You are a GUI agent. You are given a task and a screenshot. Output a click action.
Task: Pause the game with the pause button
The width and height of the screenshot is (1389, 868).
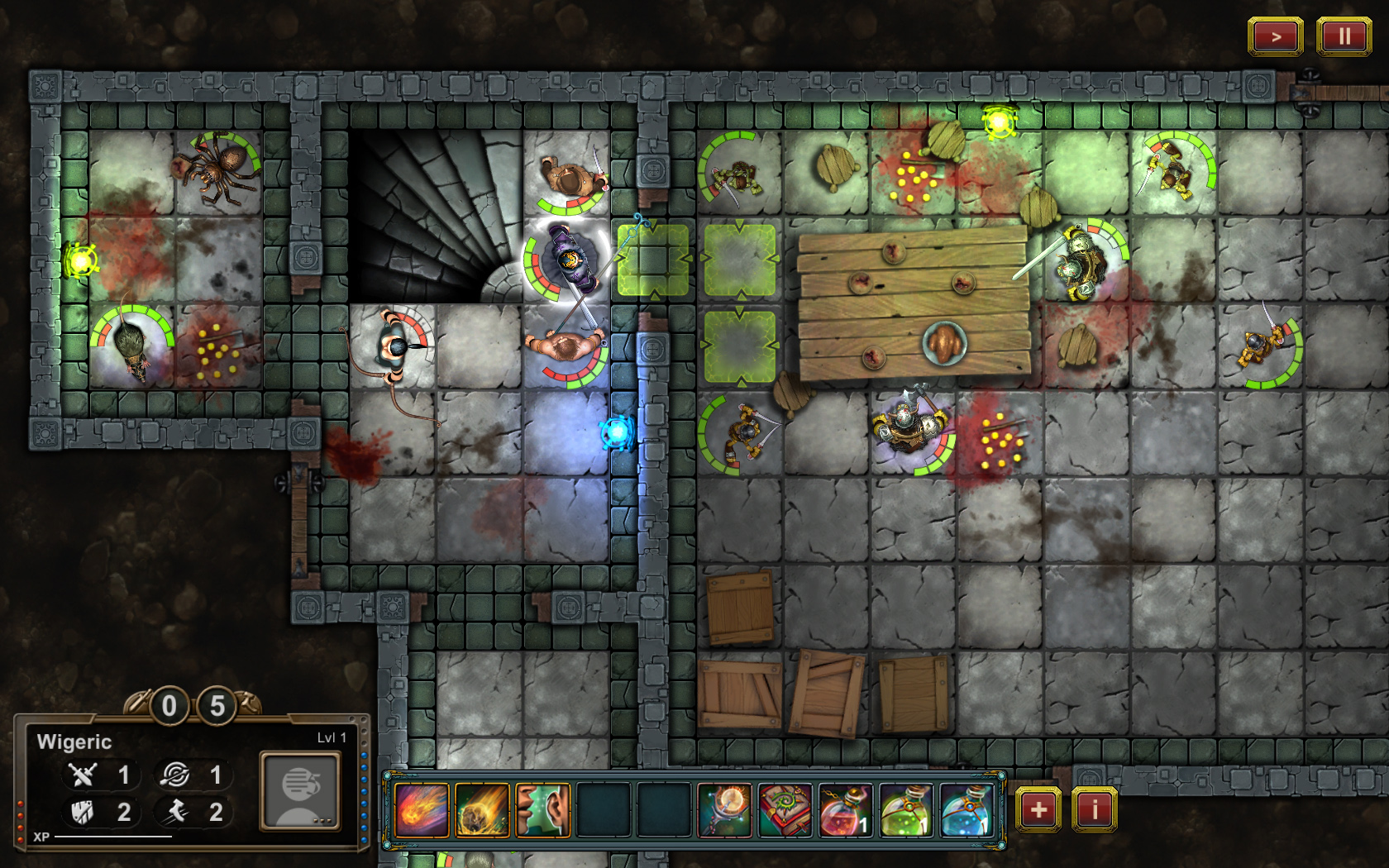tap(1344, 36)
